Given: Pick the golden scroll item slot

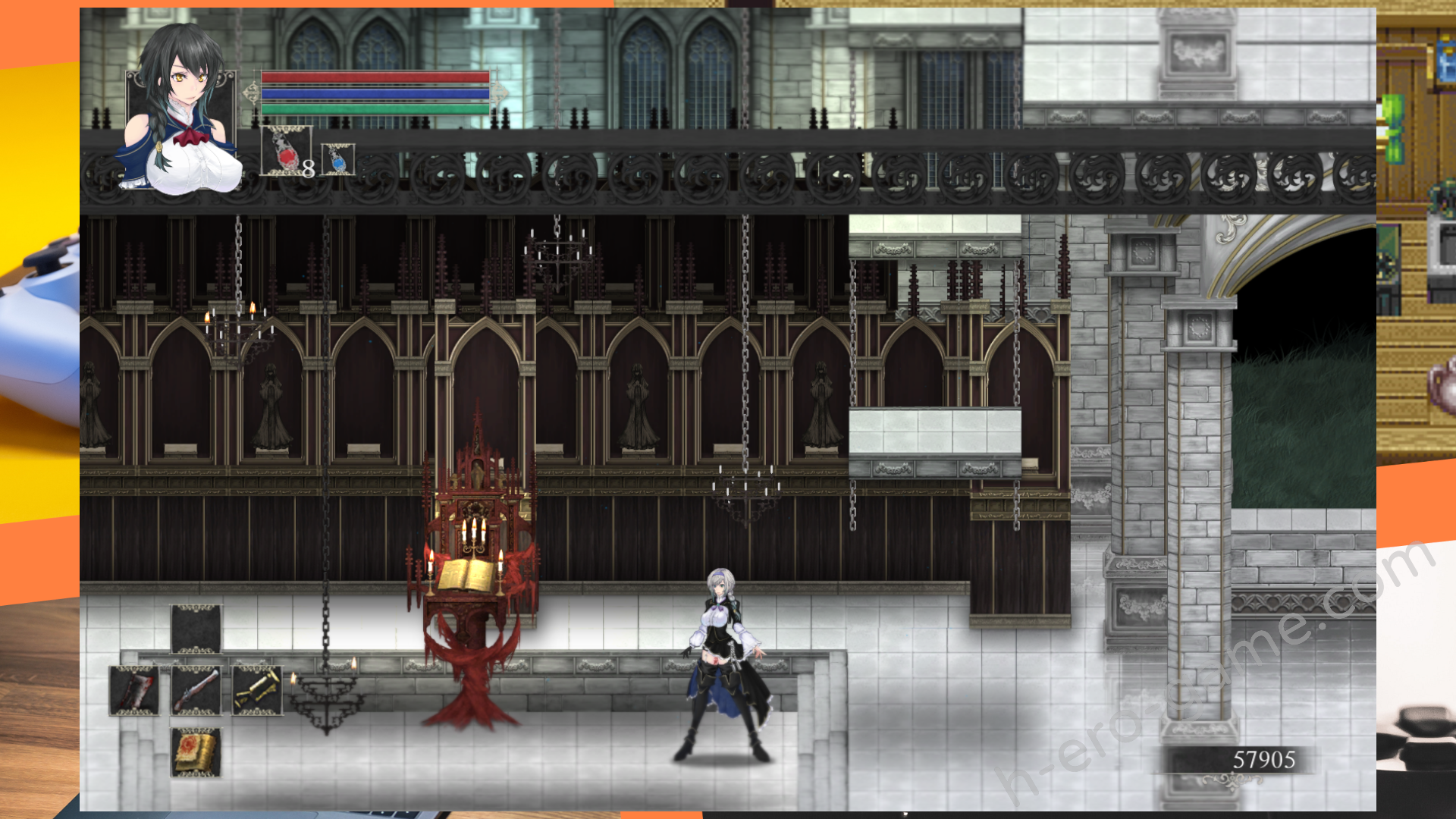Looking at the screenshot, I should pyautogui.click(x=257, y=690).
